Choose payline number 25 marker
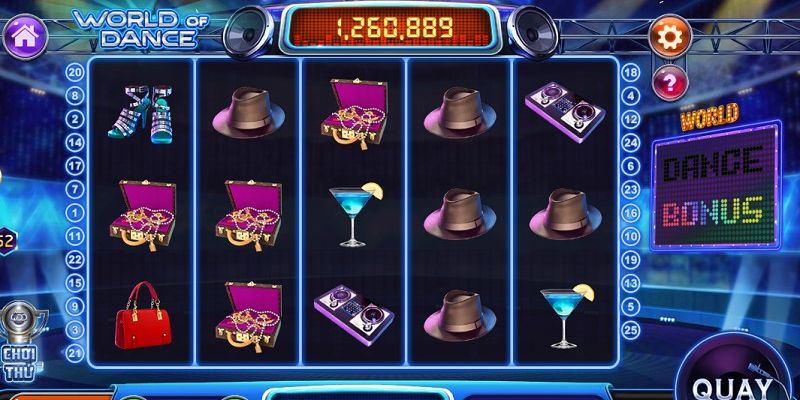Screen dimensions: 800x400 coord(631,329)
